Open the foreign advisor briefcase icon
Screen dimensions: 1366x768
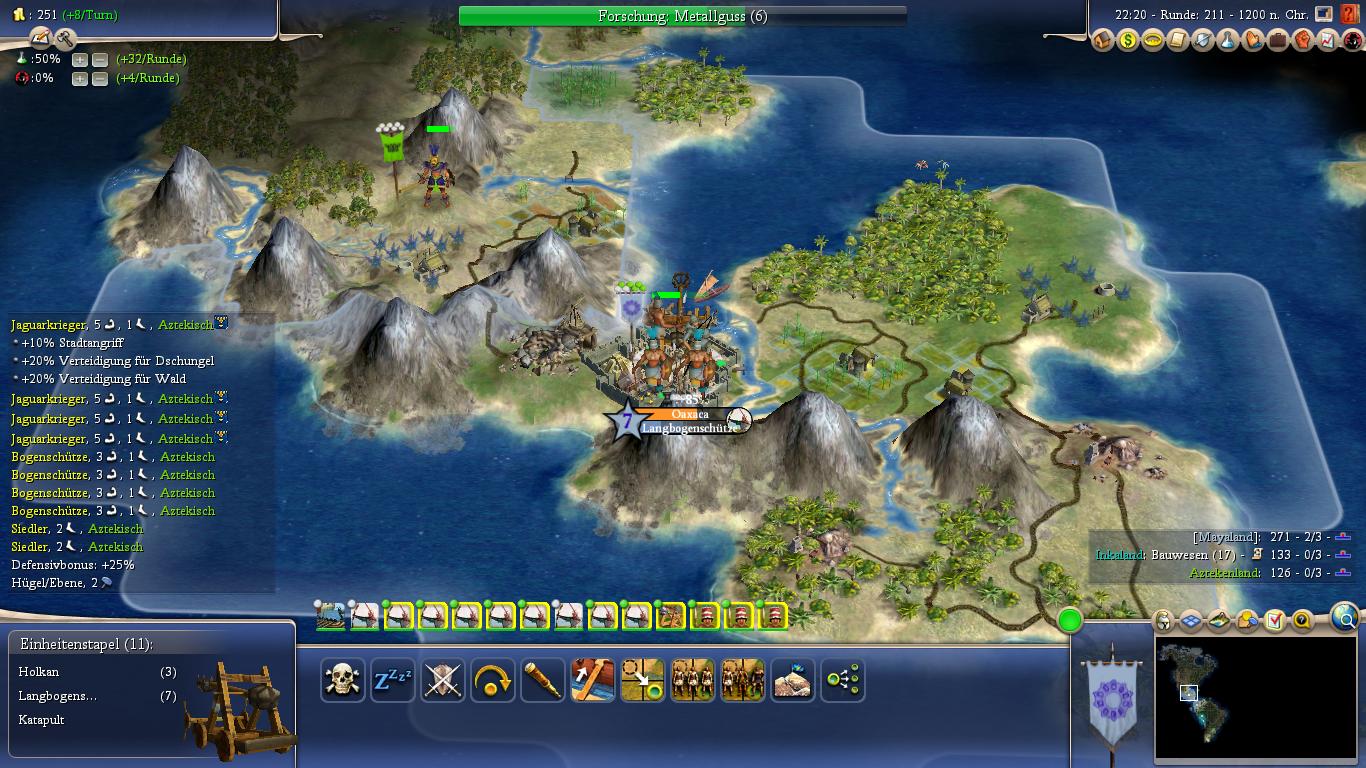[x=1278, y=41]
